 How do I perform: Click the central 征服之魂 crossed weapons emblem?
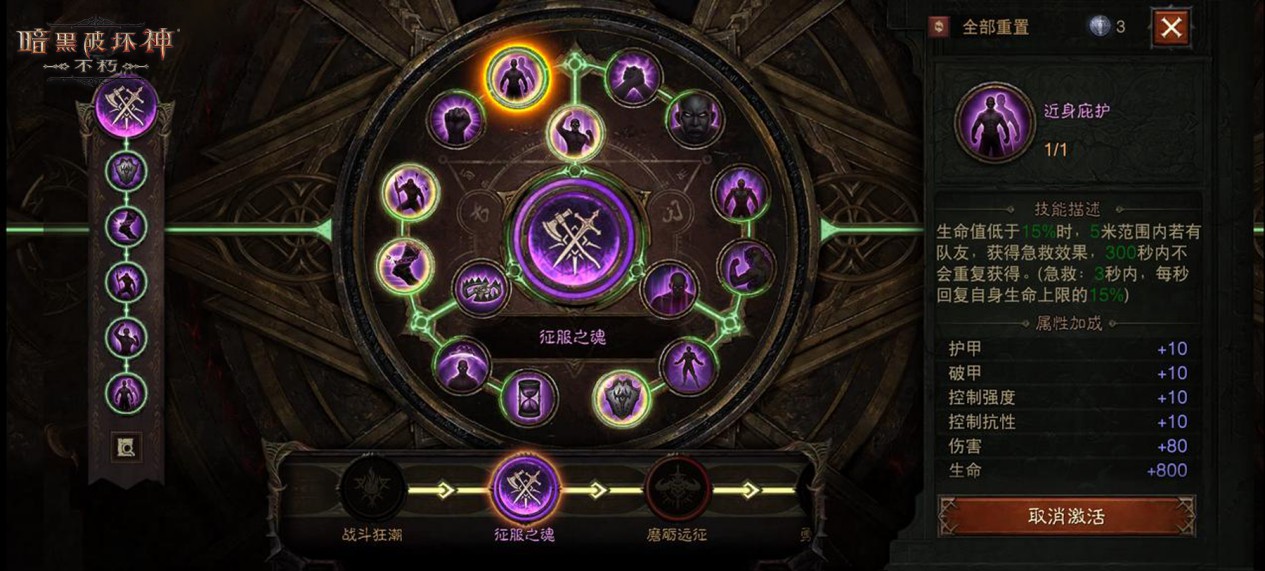pyautogui.click(x=573, y=239)
